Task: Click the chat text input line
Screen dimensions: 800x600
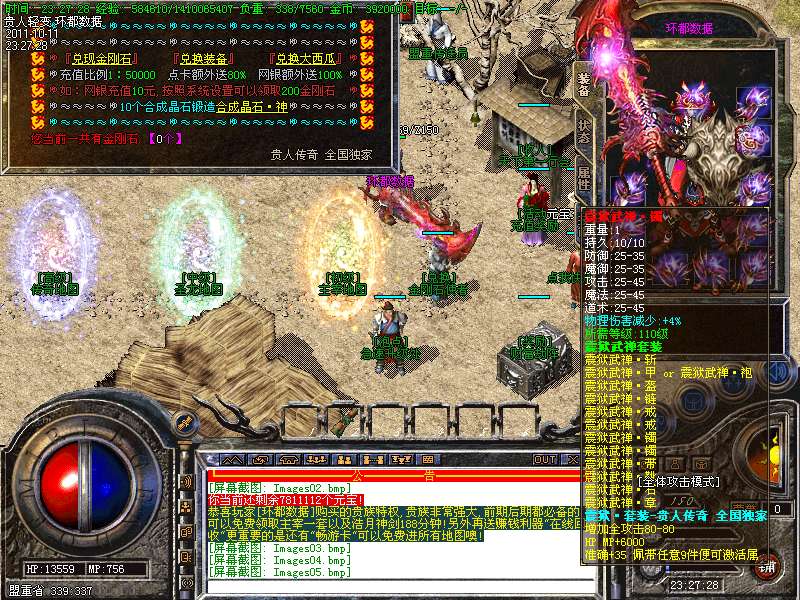Action: [390, 586]
